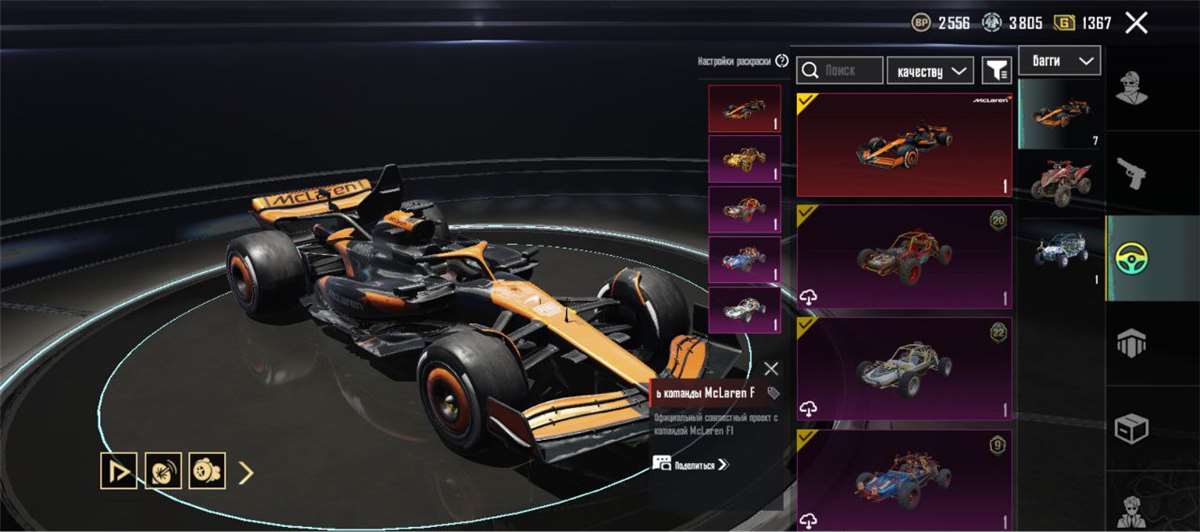
Task: Switch to the steering wheel vehicles tab
Action: point(1132,258)
